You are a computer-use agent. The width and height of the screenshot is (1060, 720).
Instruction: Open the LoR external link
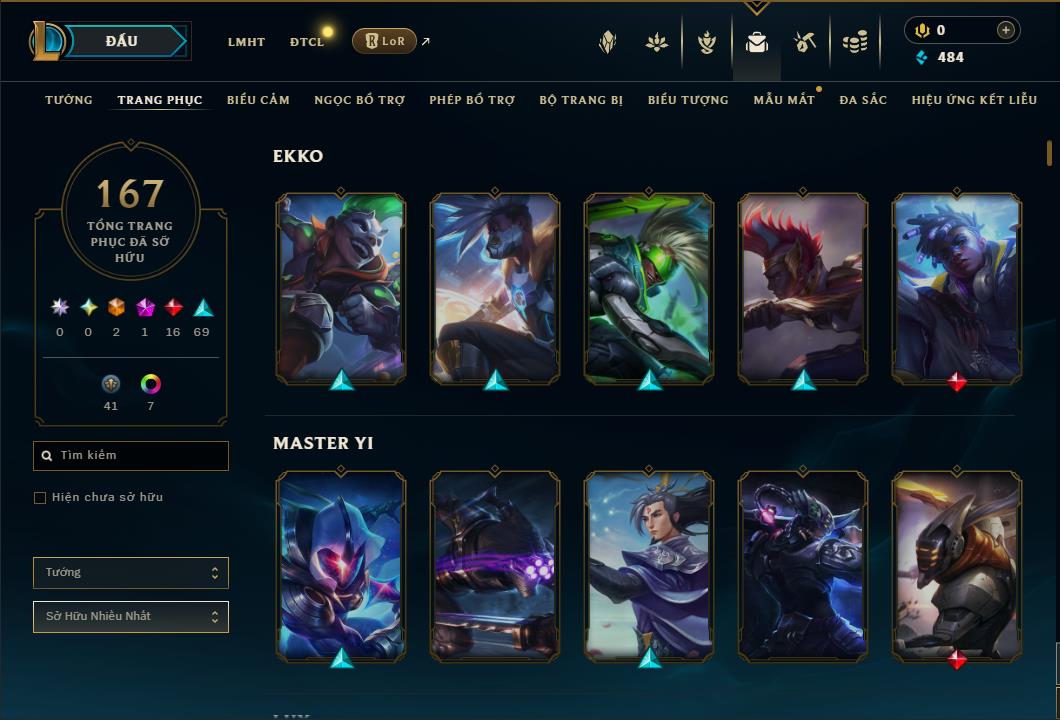[x=385, y=41]
